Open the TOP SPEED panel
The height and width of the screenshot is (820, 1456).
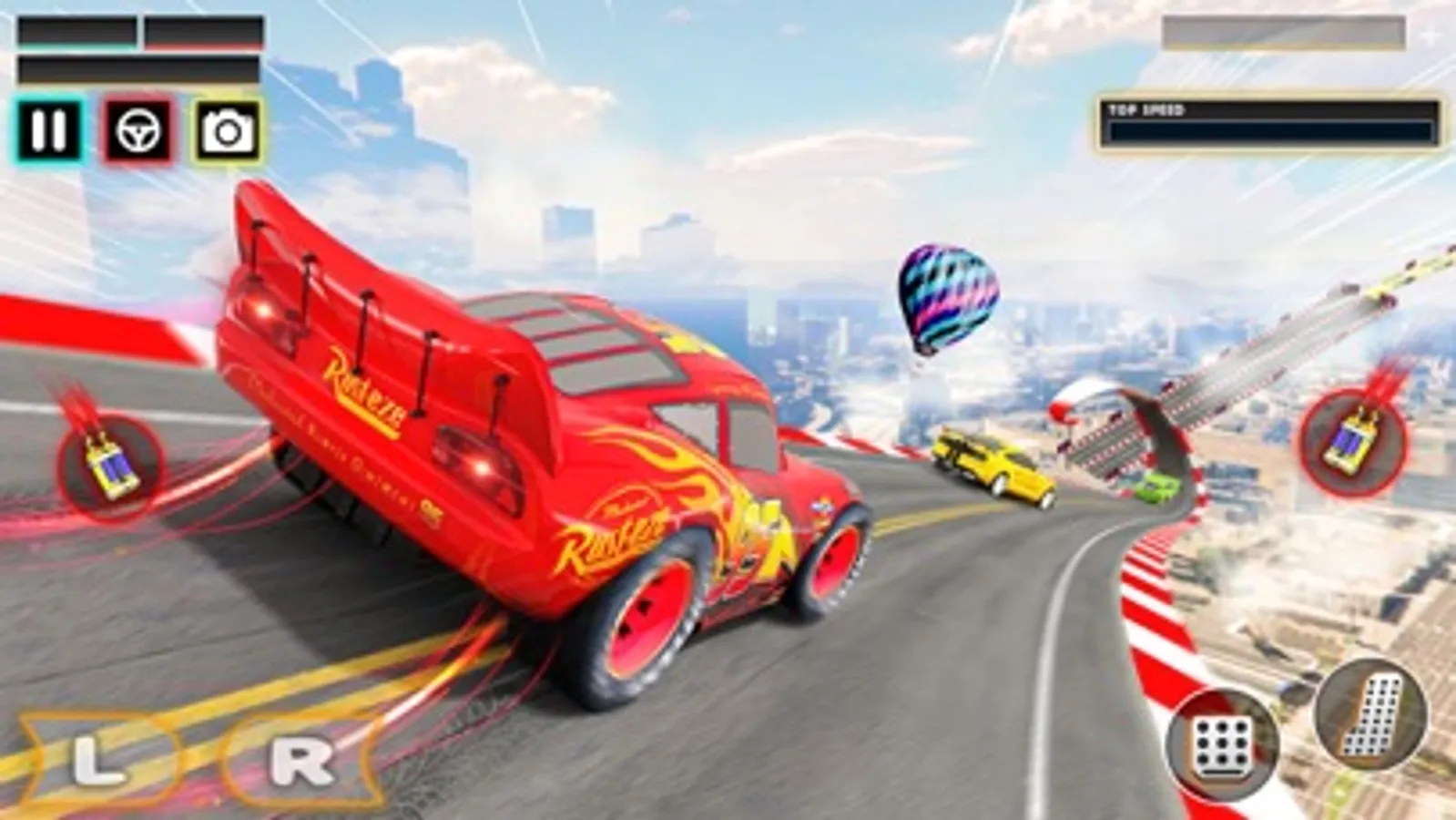tap(1270, 123)
